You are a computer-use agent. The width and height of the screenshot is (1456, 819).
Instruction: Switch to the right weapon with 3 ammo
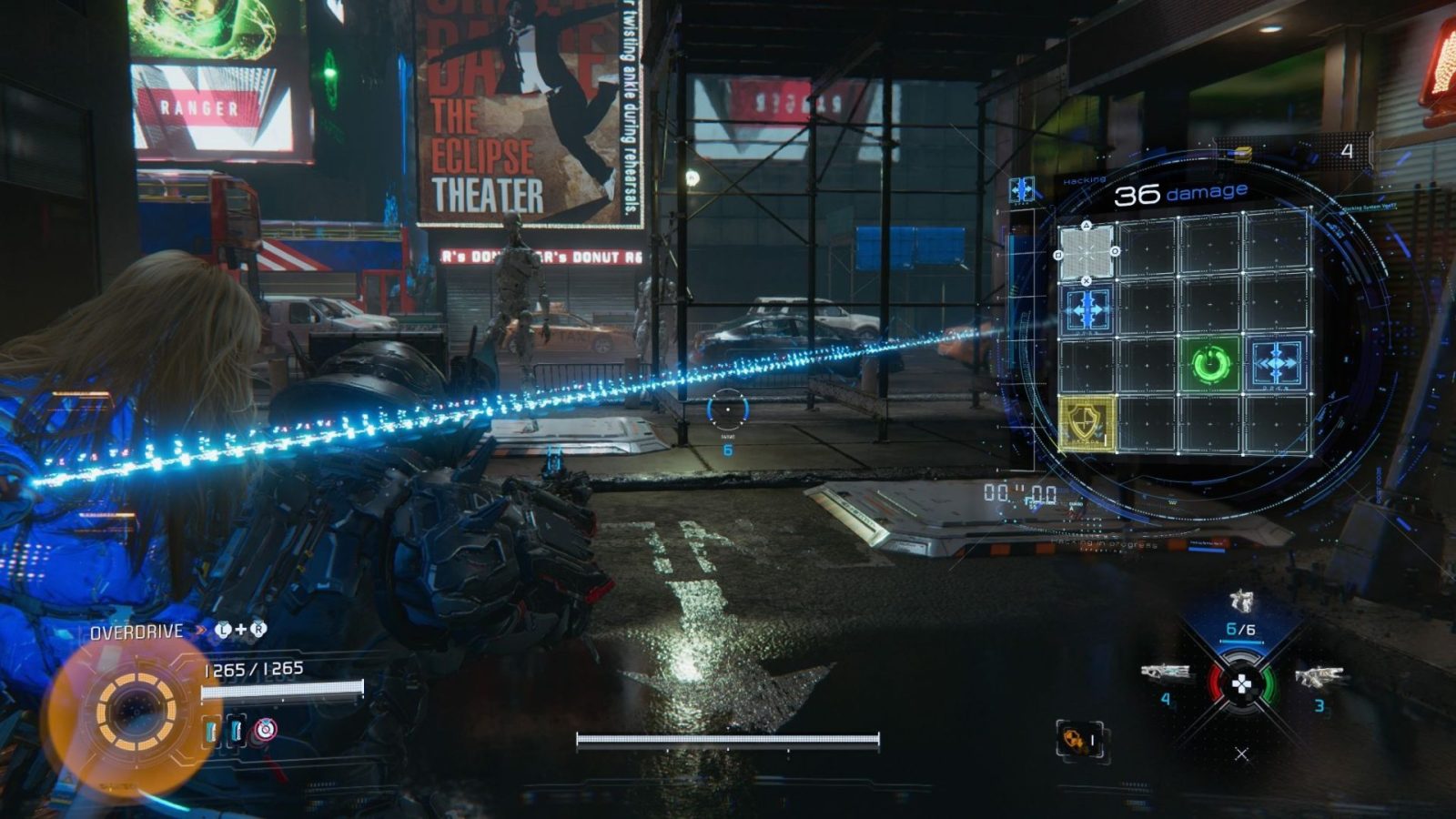coord(1318,677)
